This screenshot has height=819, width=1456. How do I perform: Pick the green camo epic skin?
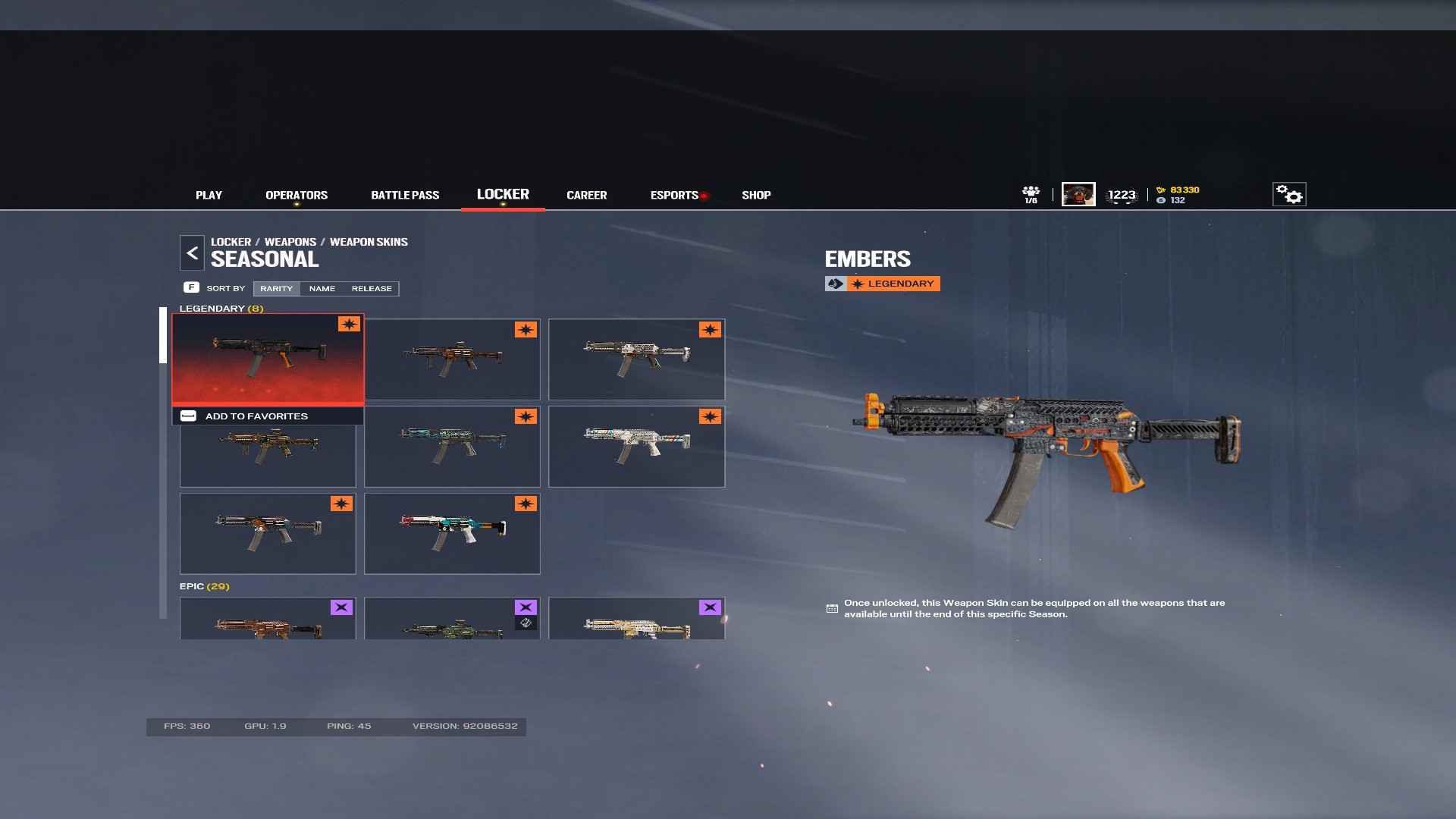coord(452,619)
